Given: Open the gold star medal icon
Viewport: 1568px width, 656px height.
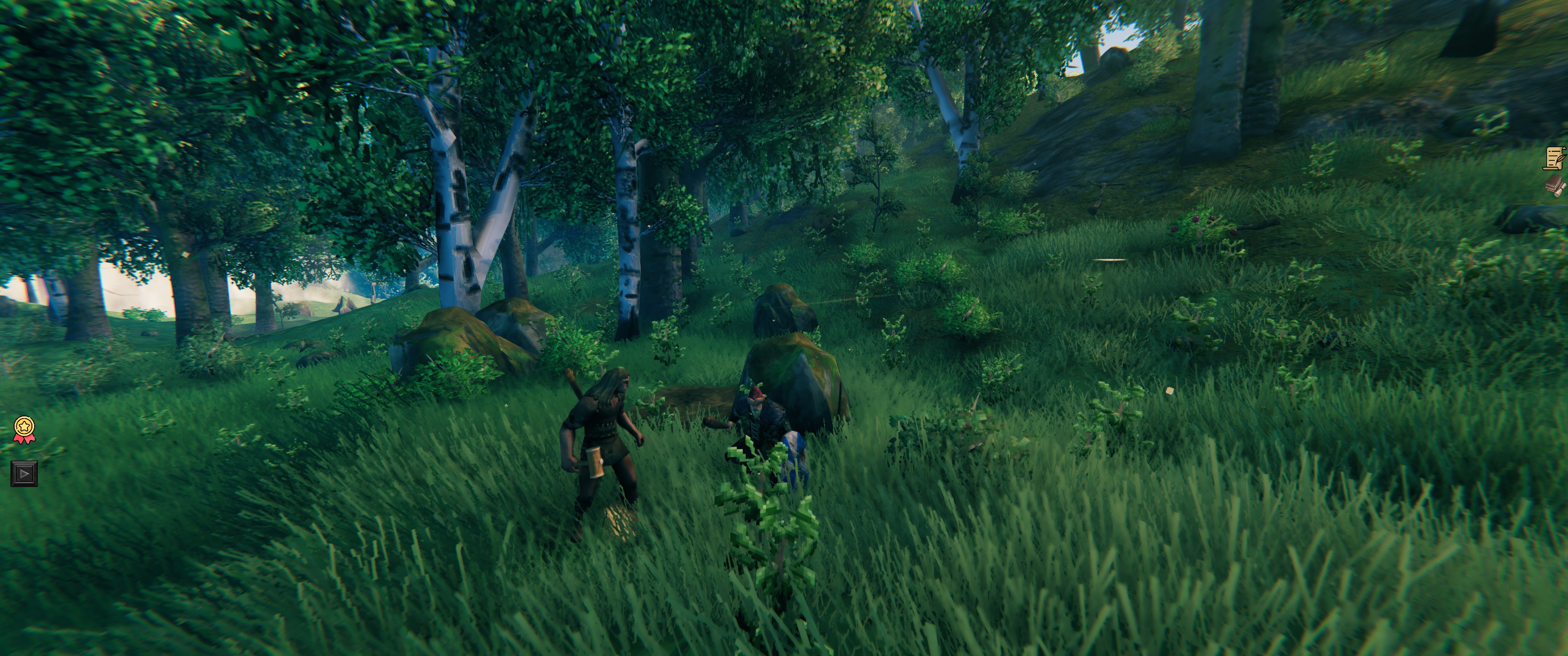Looking at the screenshot, I should click(x=24, y=428).
